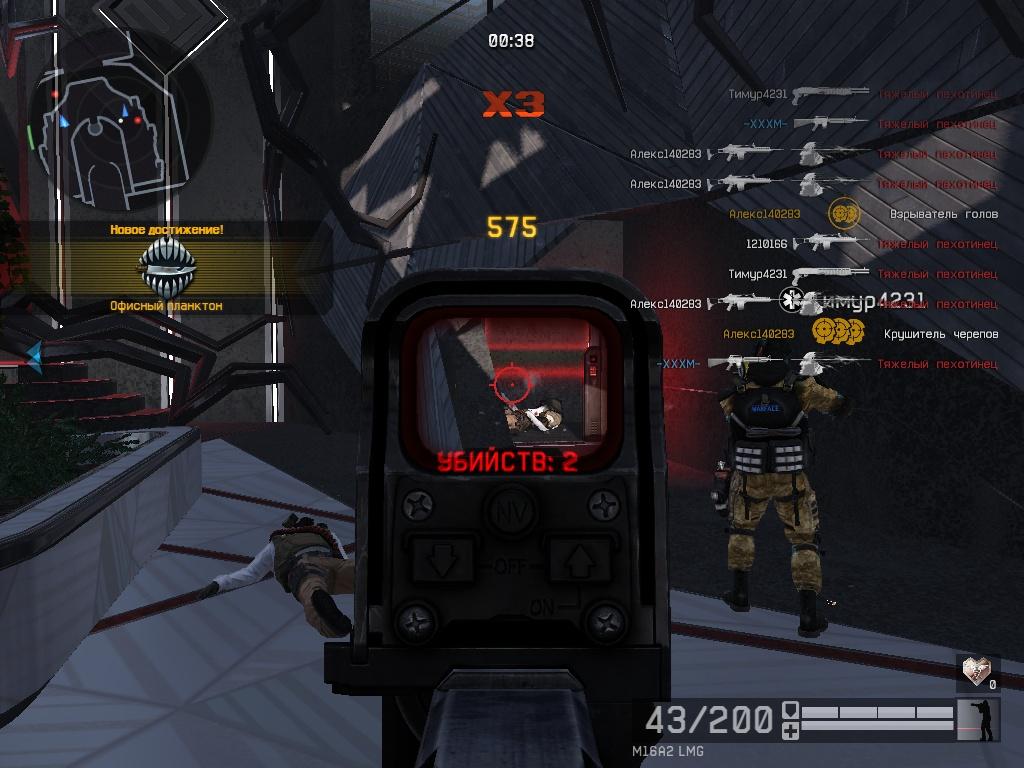
Task: Click the soldier stance indicator icon
Action: [978, 720]
